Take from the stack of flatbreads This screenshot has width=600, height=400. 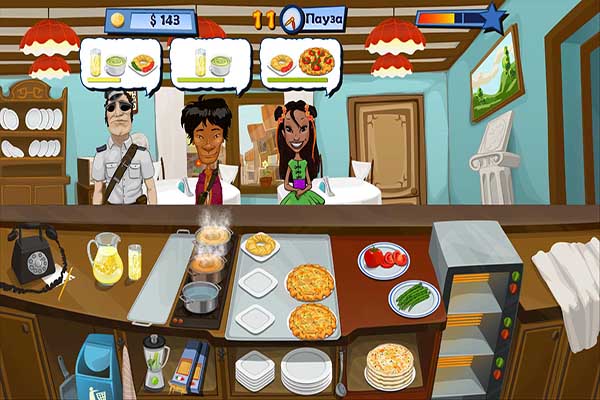click(x=388, y=365)
